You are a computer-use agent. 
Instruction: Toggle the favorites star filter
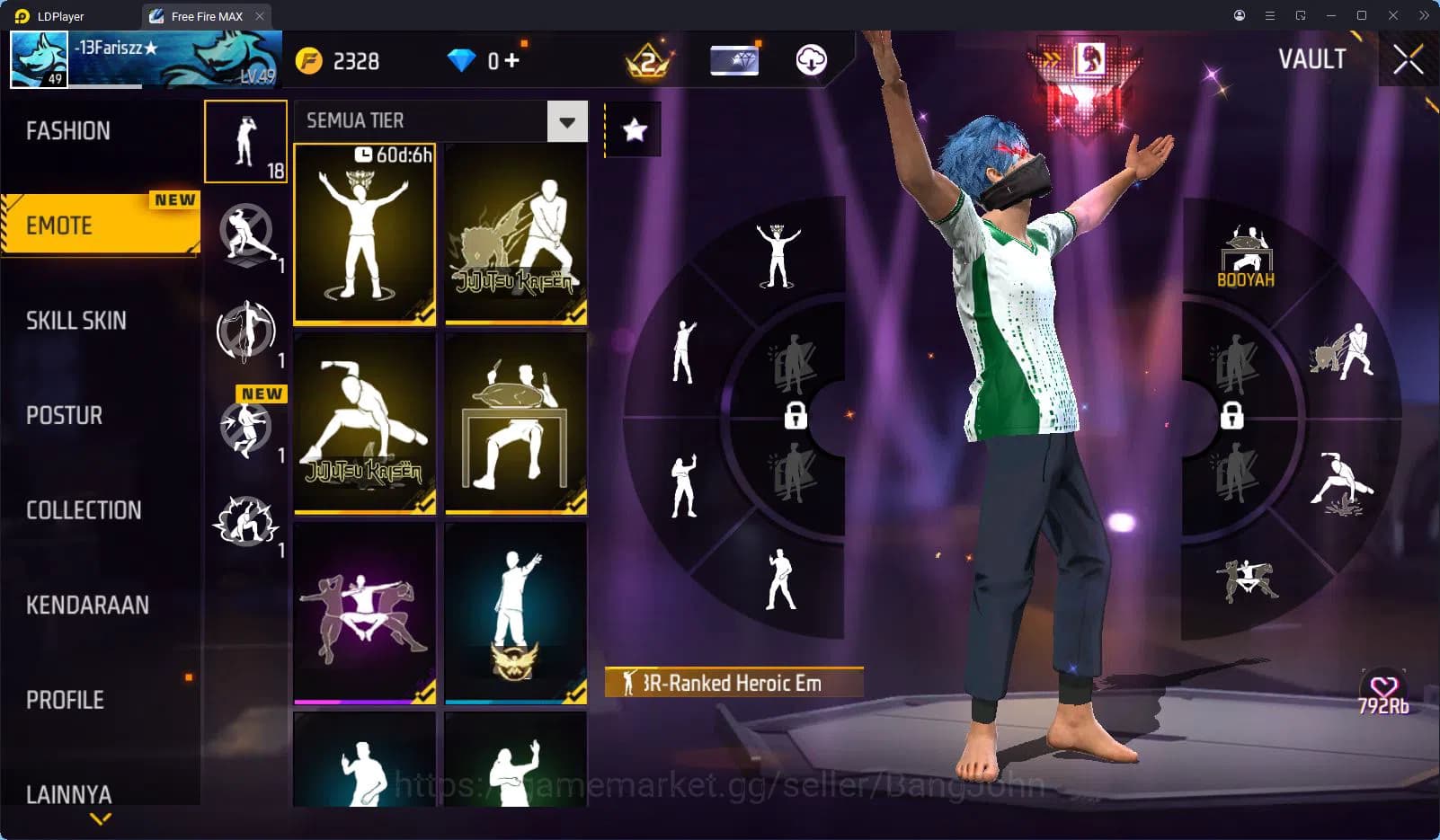pos(634,128)
